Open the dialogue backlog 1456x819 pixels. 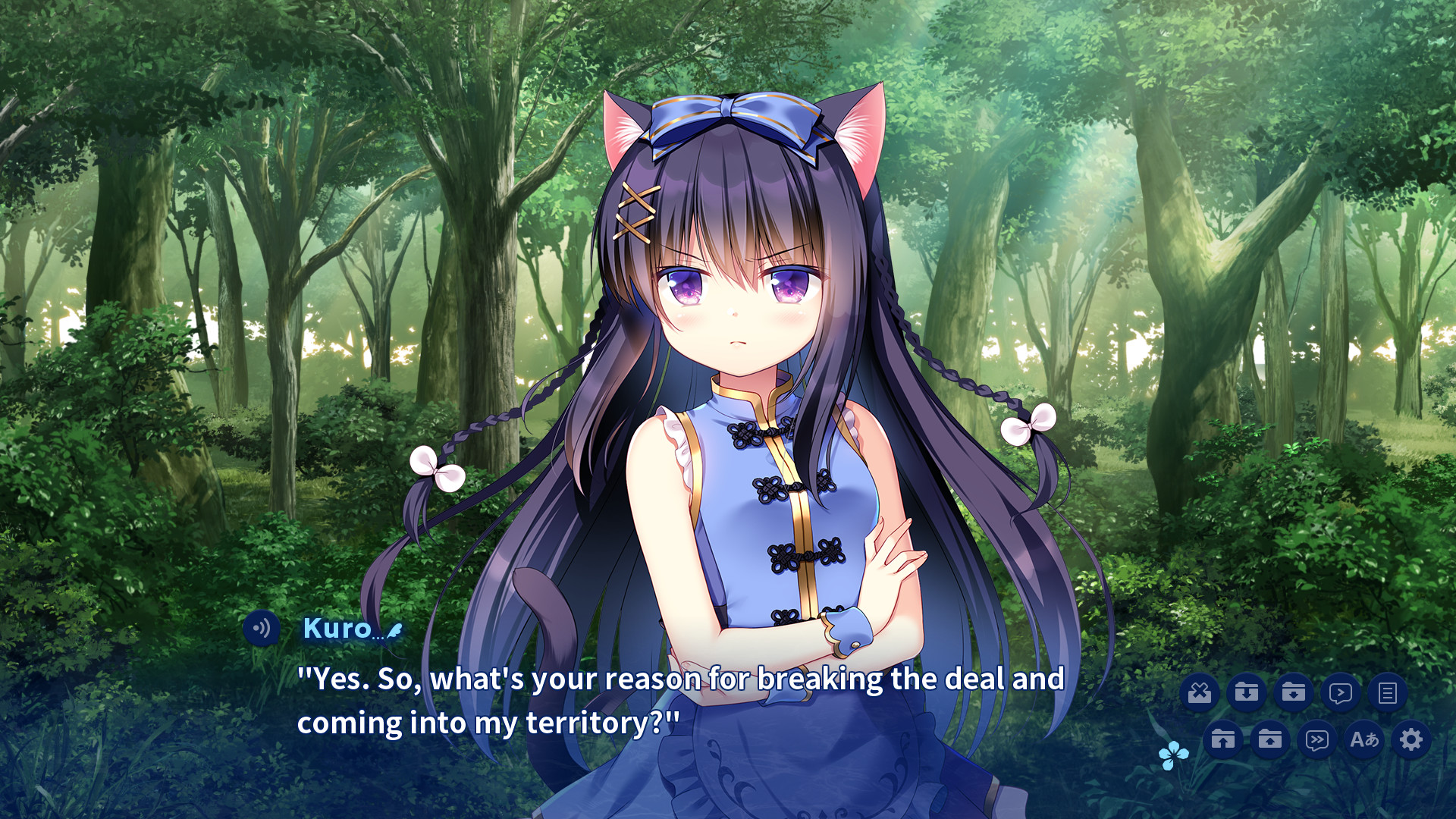click(x=1388, y=692)
